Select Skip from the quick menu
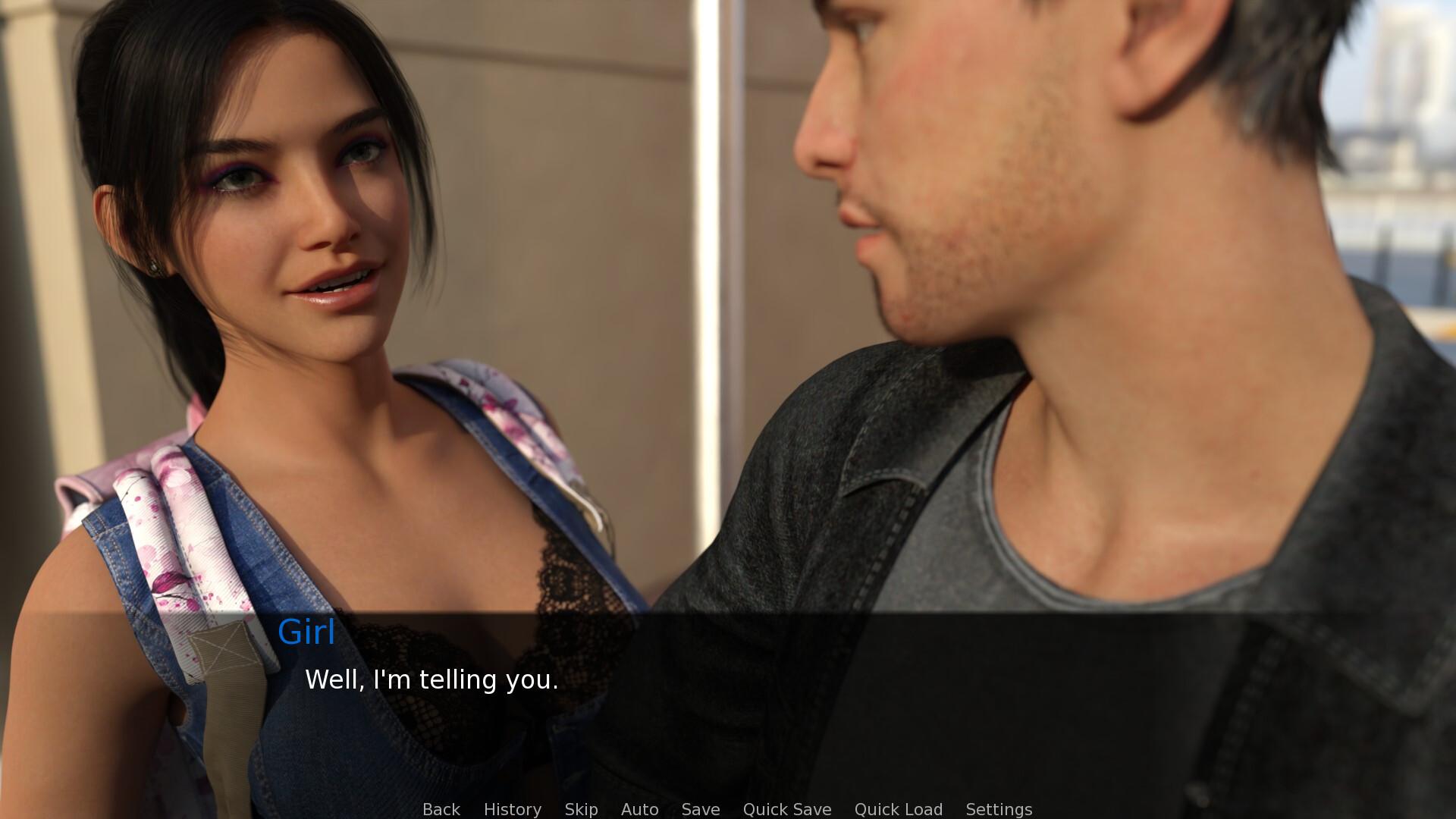Screen dimensions: 1456x819 (x=580, y=809)
